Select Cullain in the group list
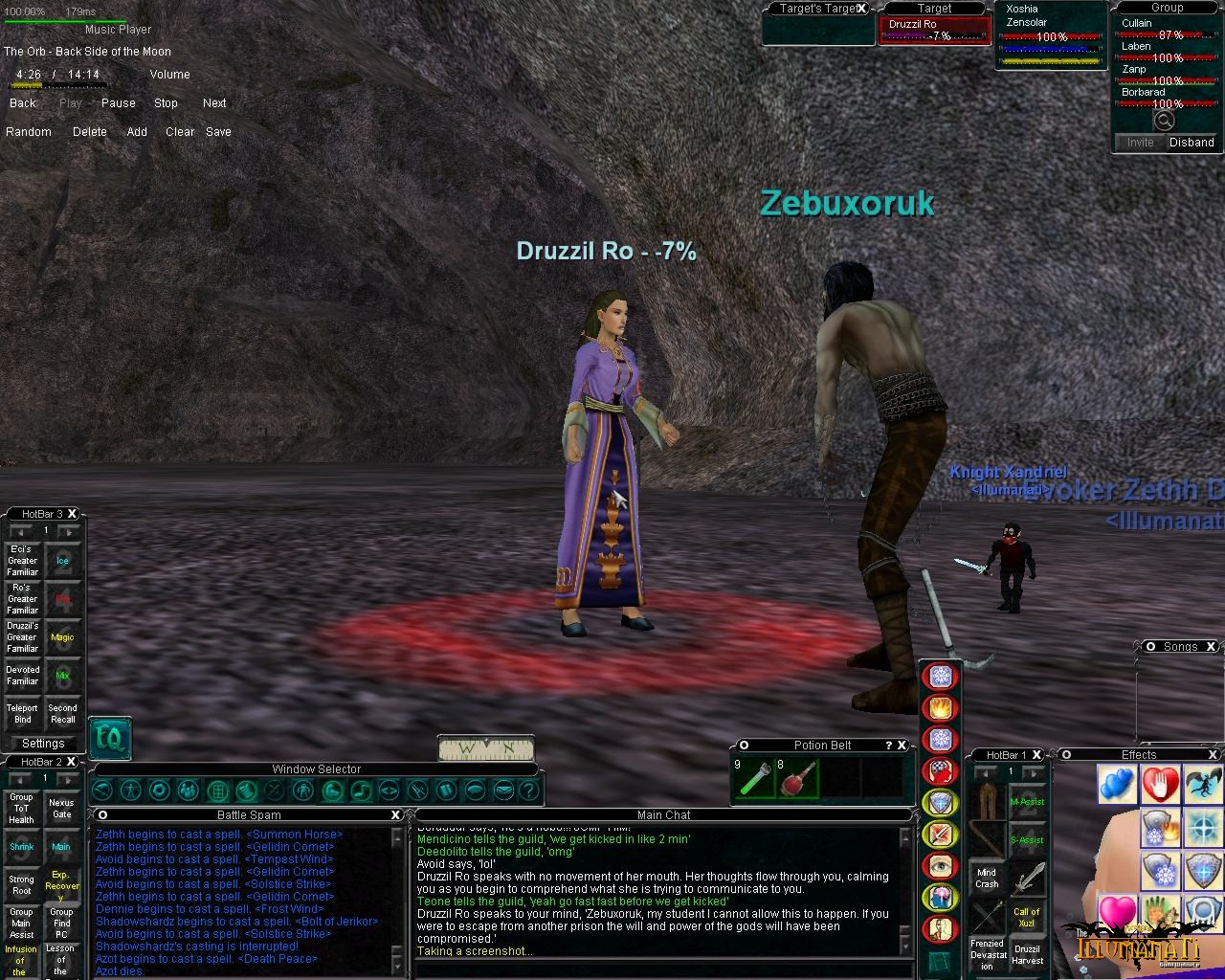This screenshot has width=1225, height=980. click(1138, 23)
